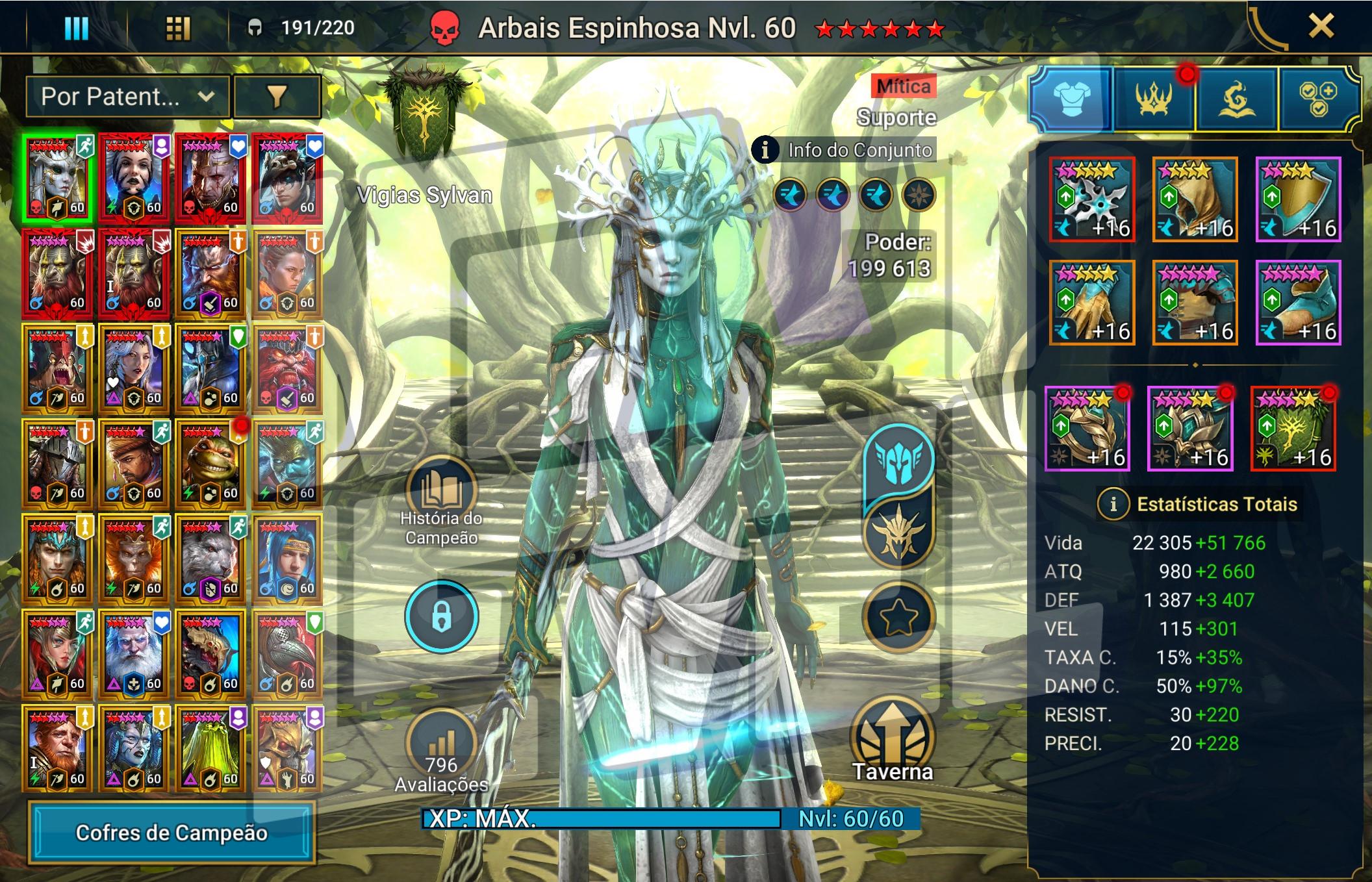Image resolution: width=1372 pixels, height=882 pixels.
Task: Switch to the armor equipment tab
Action: pos(1071,98)
